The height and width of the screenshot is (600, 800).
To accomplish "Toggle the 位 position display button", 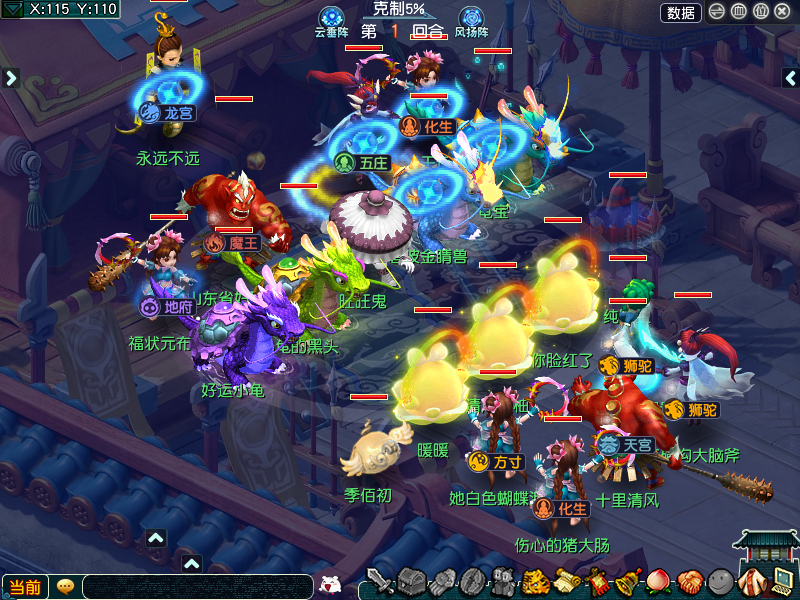I will click(761, 13).
